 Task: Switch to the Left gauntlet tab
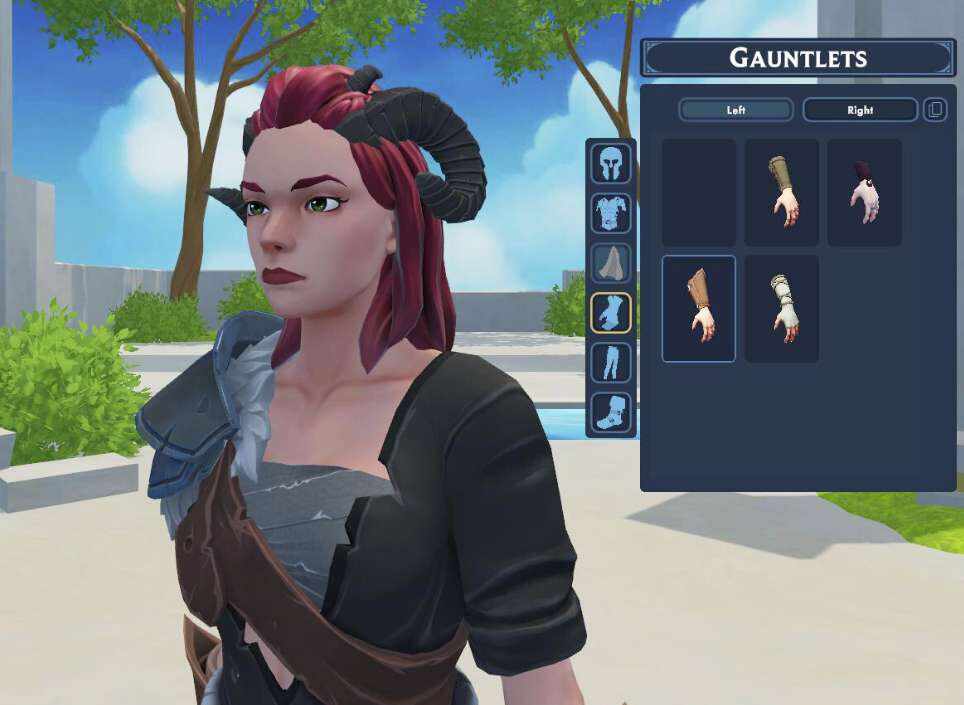click(735, 110)
